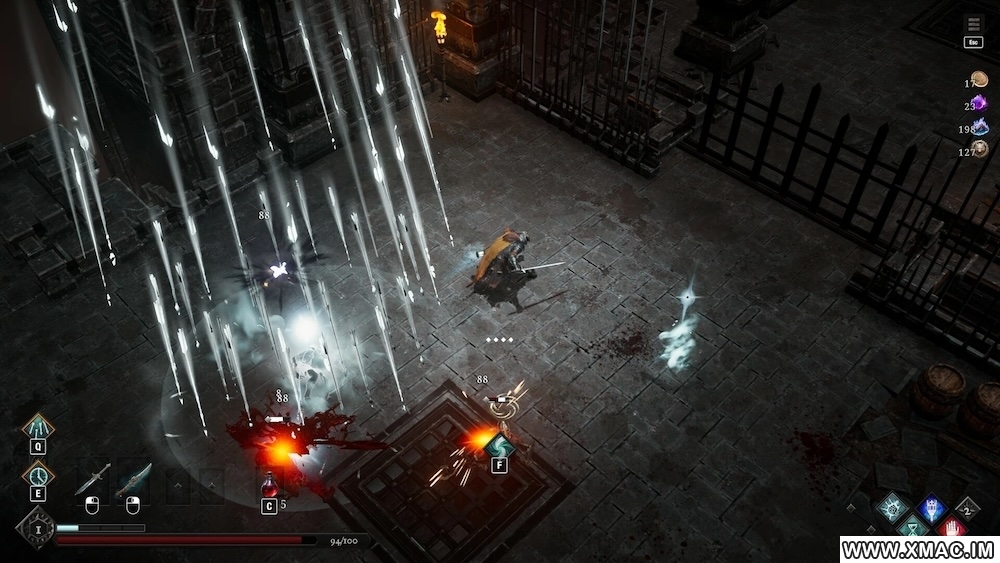
Task: Use the red health potion
Action: point(269,486)
